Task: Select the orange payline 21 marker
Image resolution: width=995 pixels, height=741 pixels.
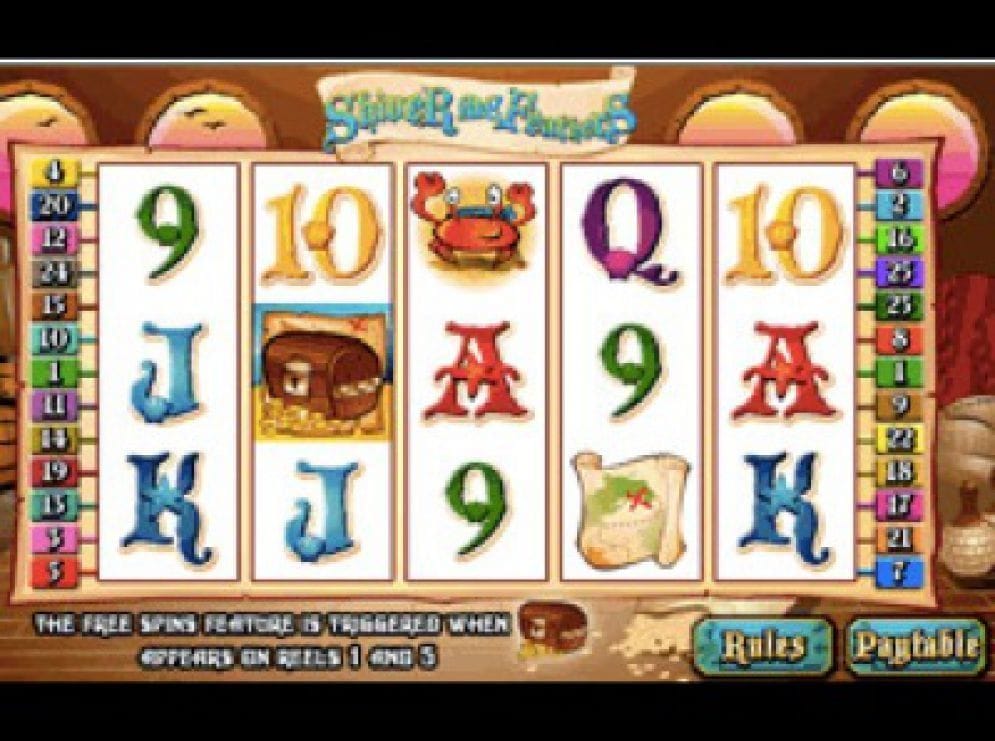Action: point(899,539)
